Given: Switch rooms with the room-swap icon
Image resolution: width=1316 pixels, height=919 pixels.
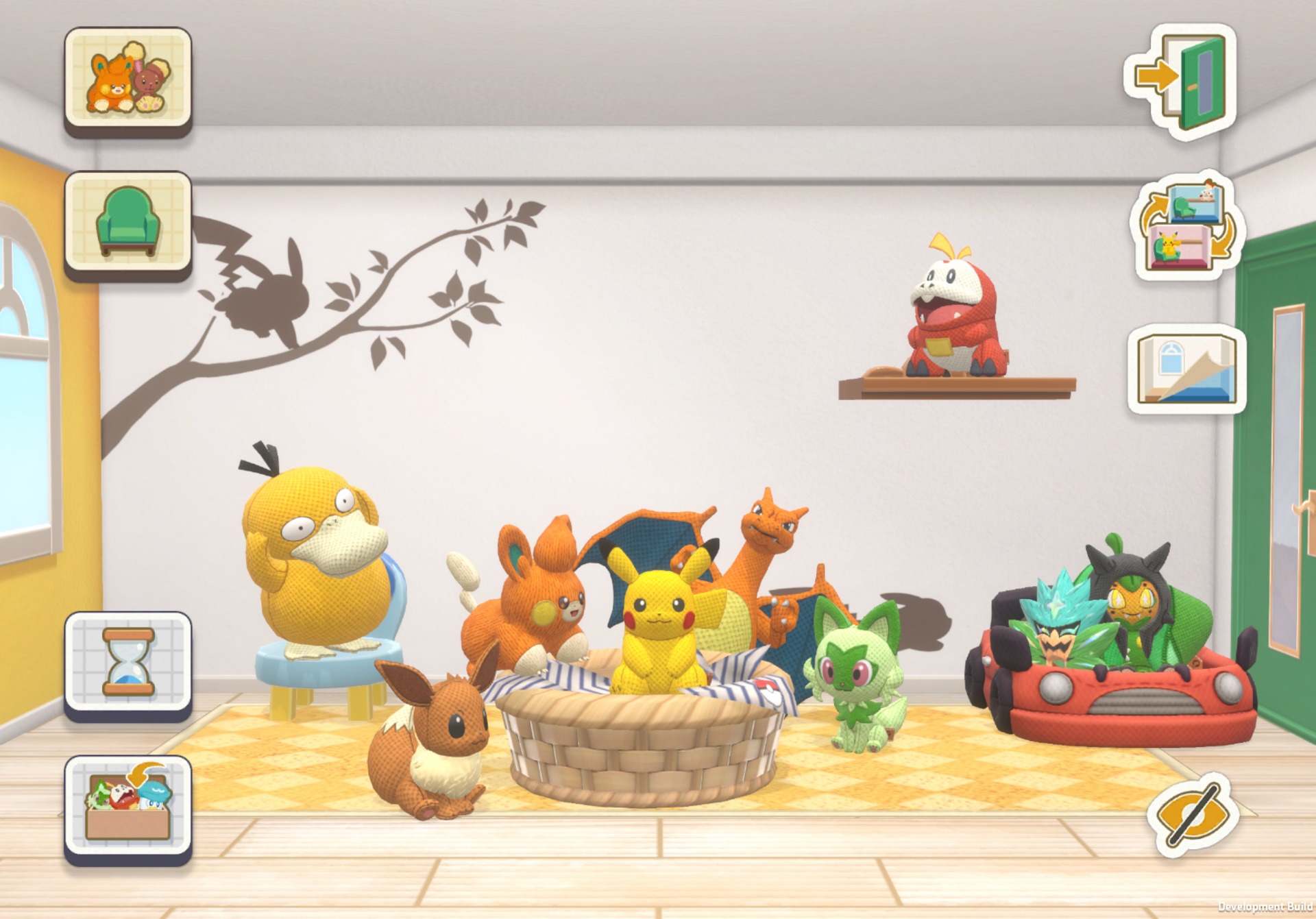Looking at the screenshot, I should click(1186, 227).
